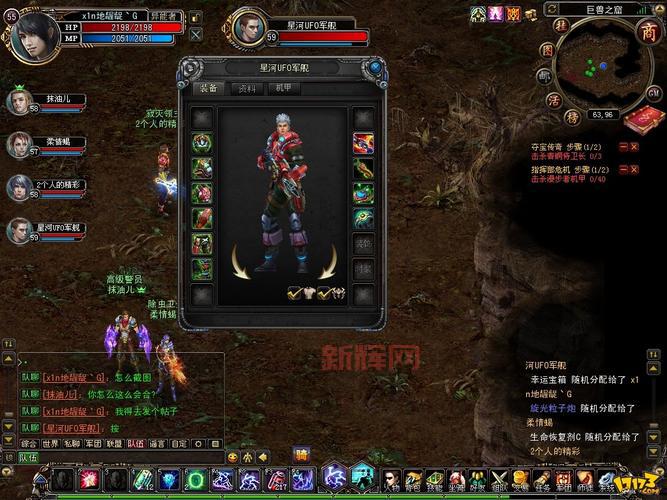Viewport: 667px width, 500px height.
Task: Switch chat to the 世界 channel tab
Action: (50, 443)
